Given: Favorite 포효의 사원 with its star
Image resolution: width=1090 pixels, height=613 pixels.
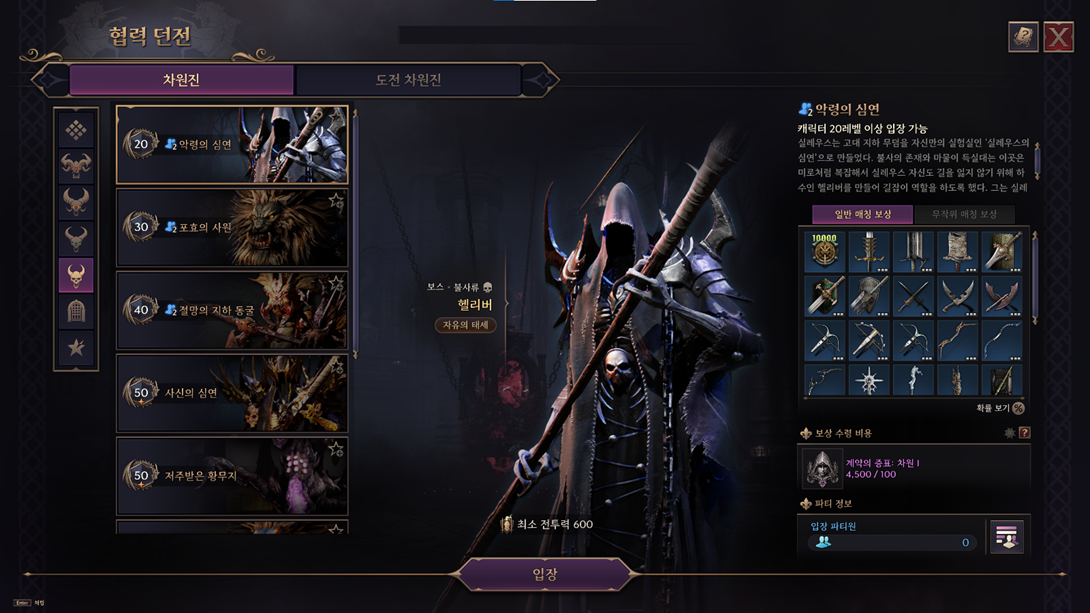Looking at the screenshot, I should click(x=336, y=201).
